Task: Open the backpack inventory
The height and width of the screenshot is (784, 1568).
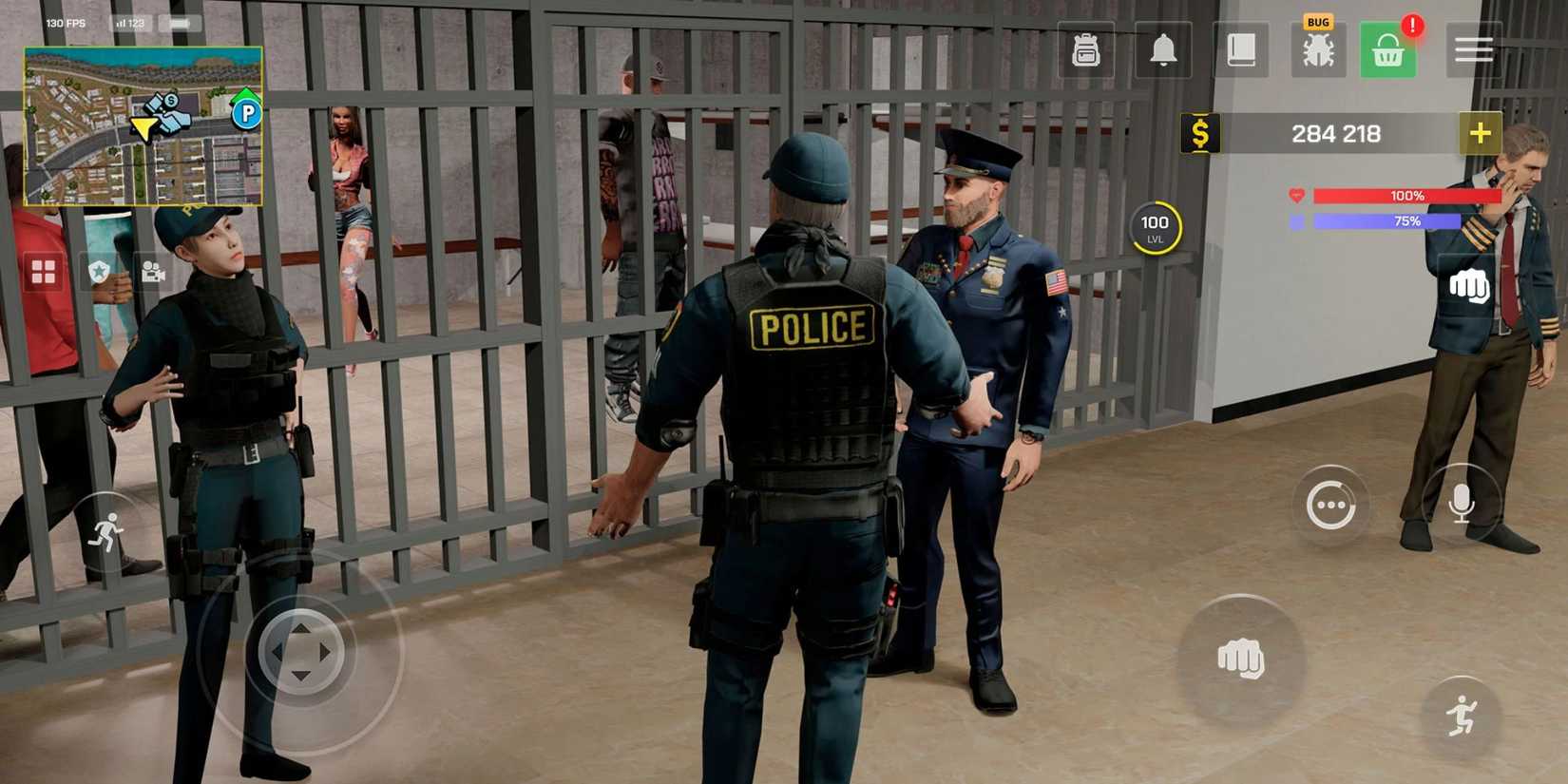Action: 1086,50
